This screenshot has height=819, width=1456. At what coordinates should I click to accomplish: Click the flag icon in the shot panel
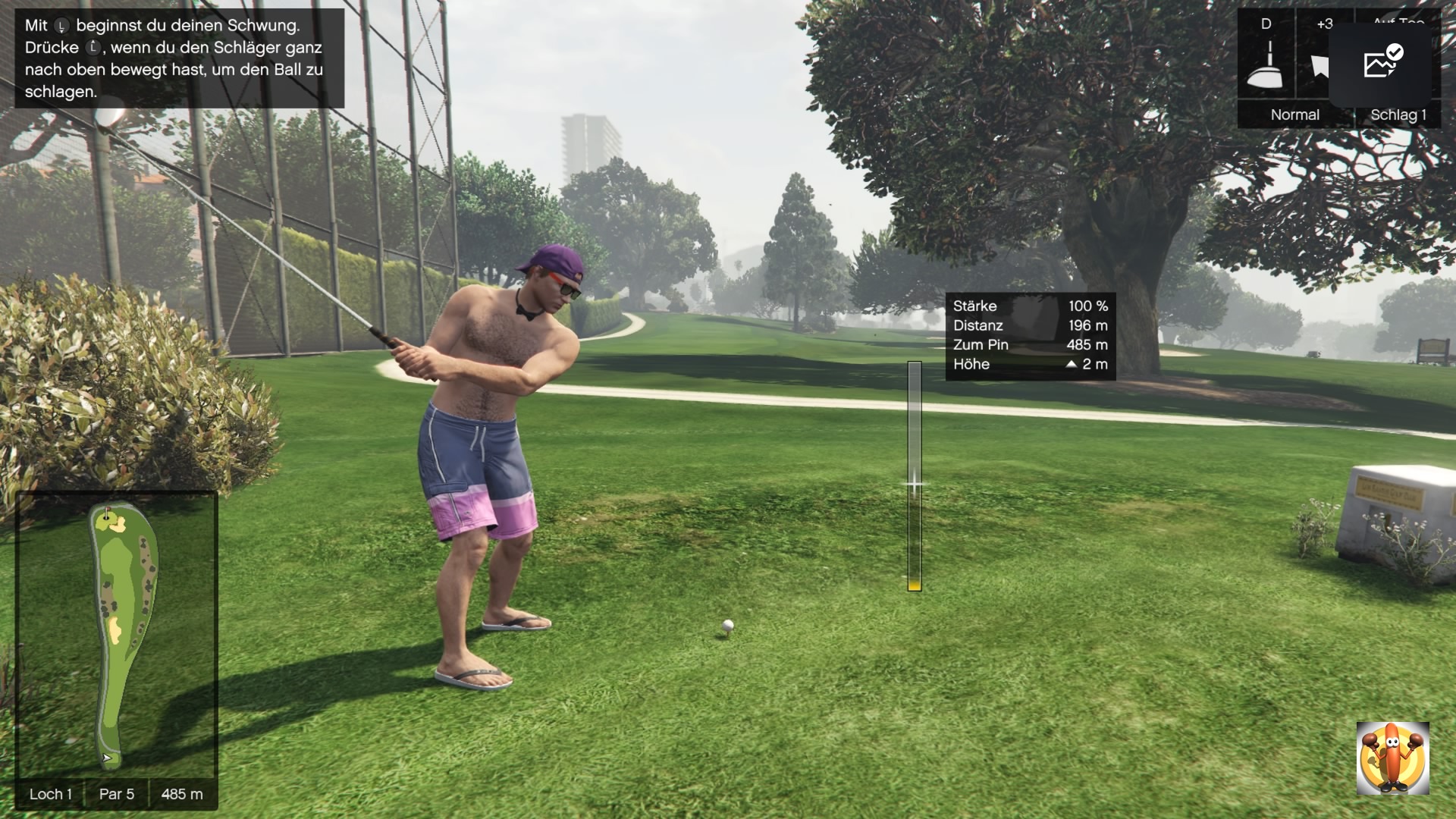[1320, 66]
